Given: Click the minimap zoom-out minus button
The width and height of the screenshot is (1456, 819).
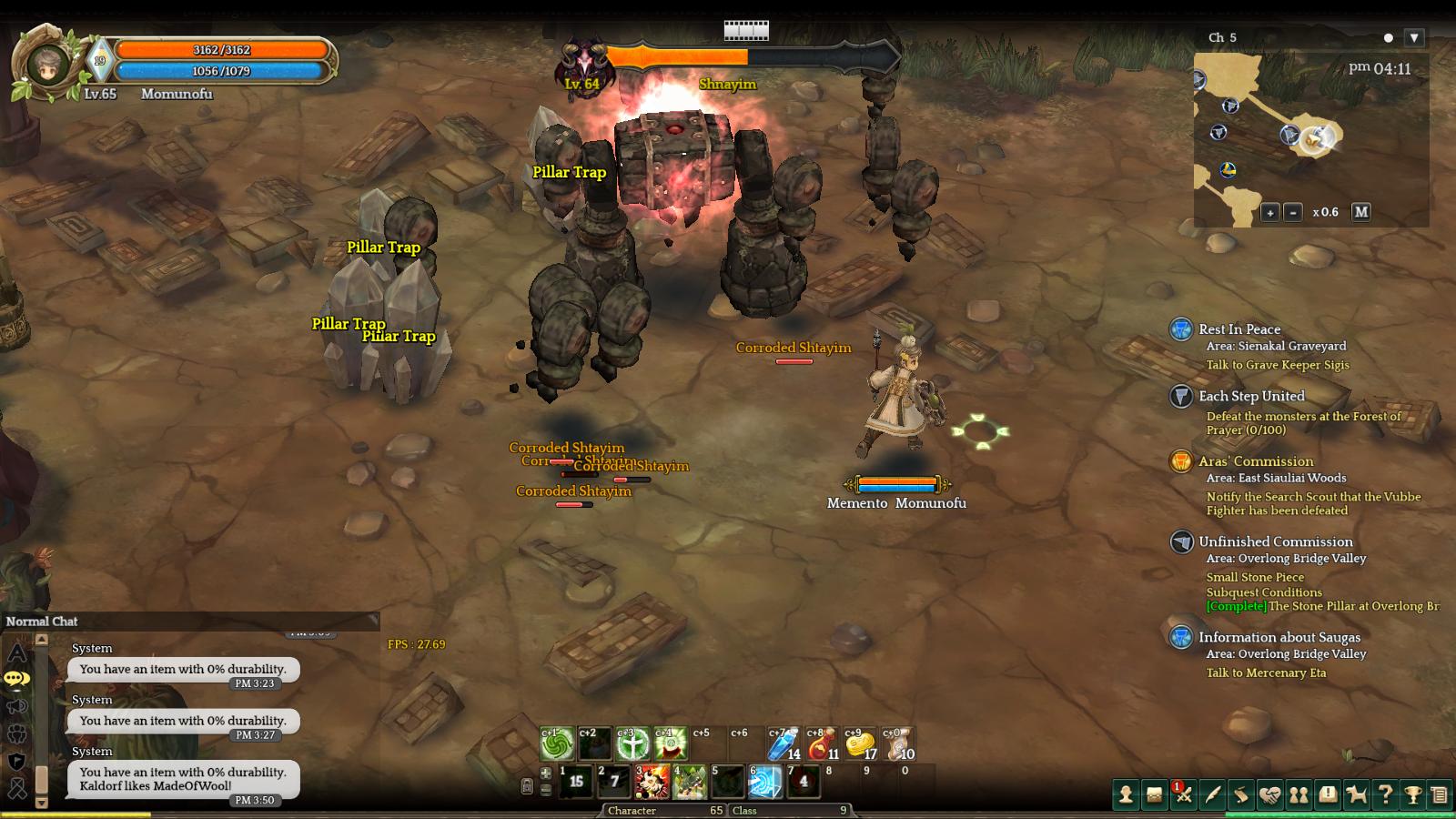Looking at the screenshot, I should [1293, 212].
